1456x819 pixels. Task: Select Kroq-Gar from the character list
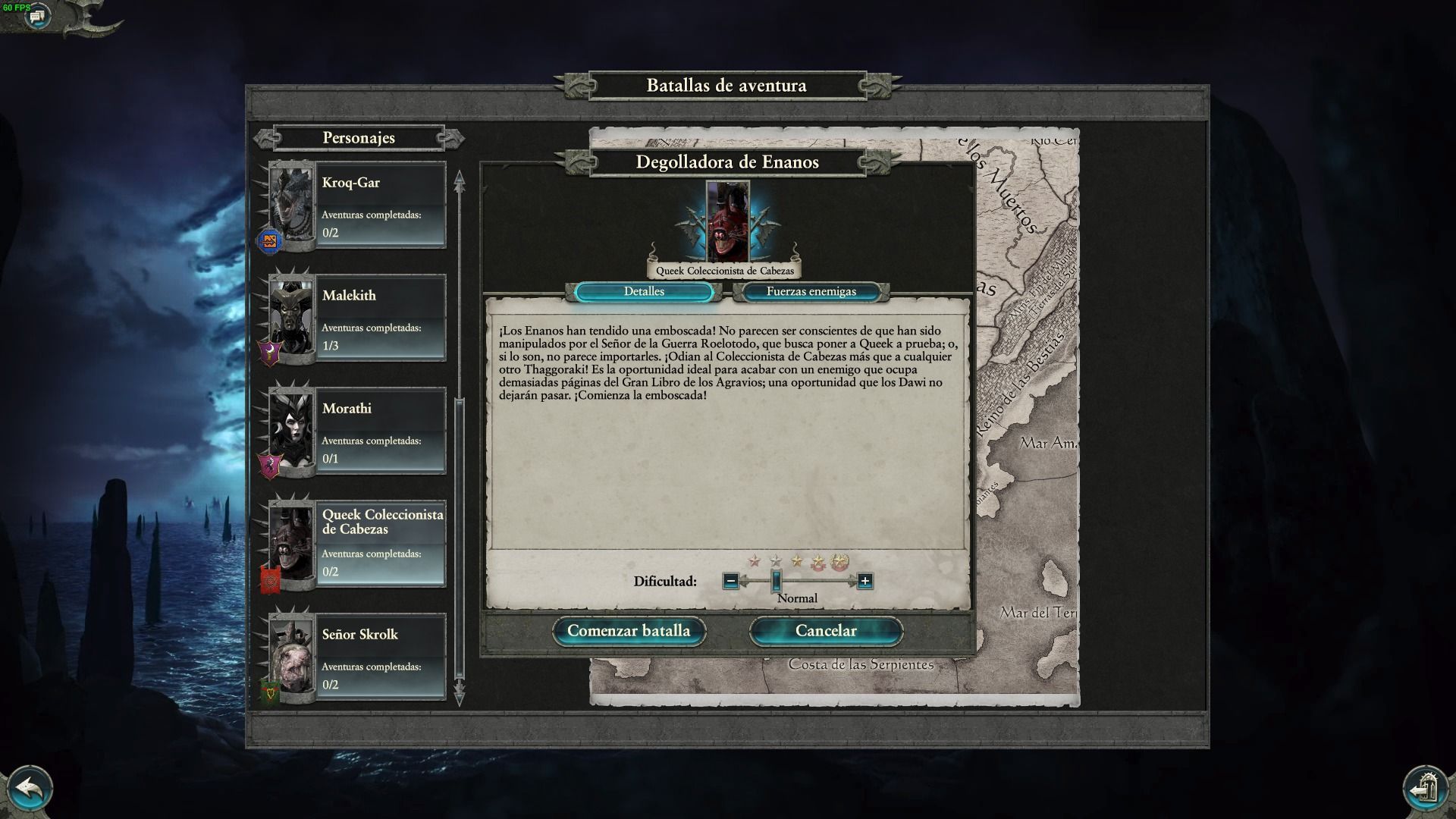379,205
